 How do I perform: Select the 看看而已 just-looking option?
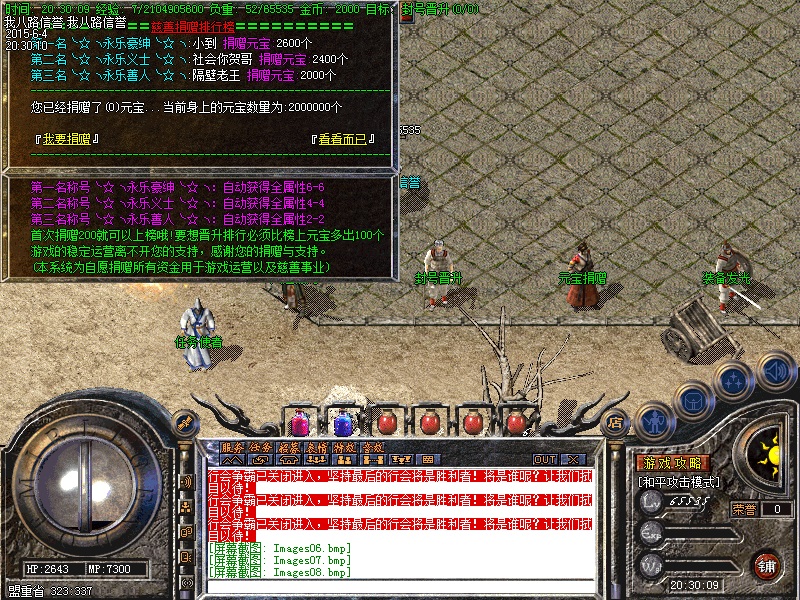coord(343,139)
